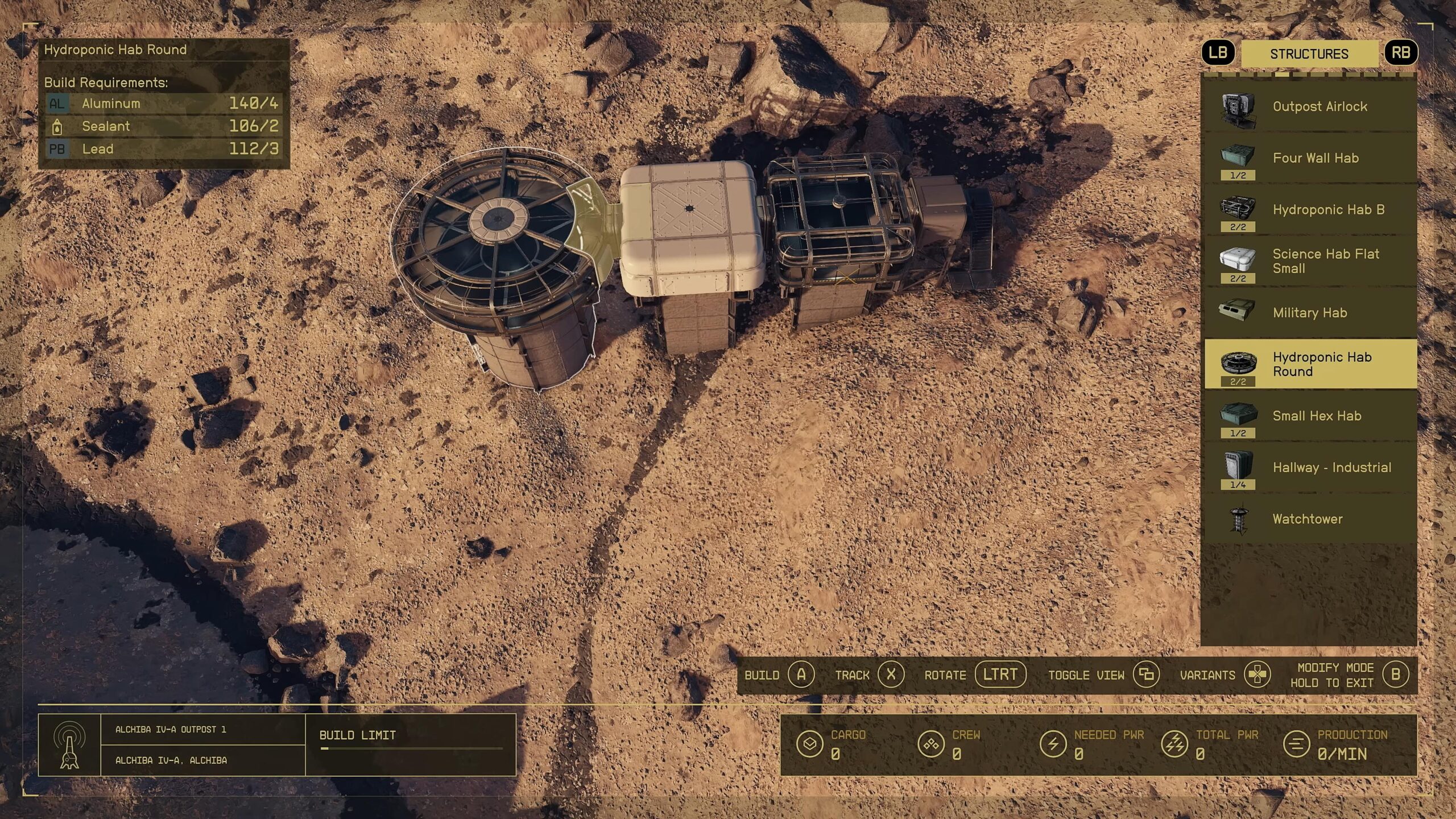Select Hydroponic Hab B structure

point(1310,210)
